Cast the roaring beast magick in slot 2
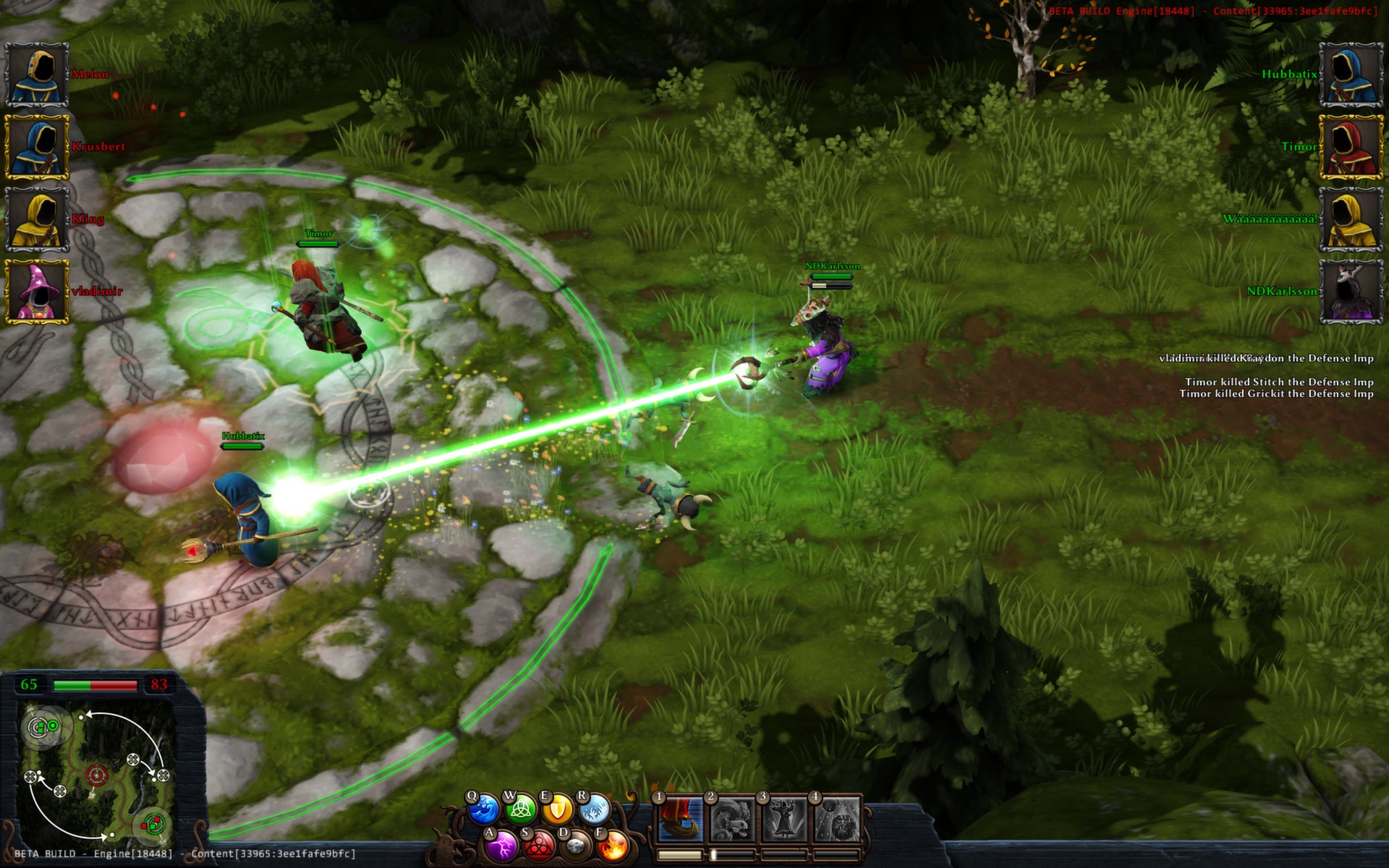This screenshot has width=1389, height=868. click(732, 820)
